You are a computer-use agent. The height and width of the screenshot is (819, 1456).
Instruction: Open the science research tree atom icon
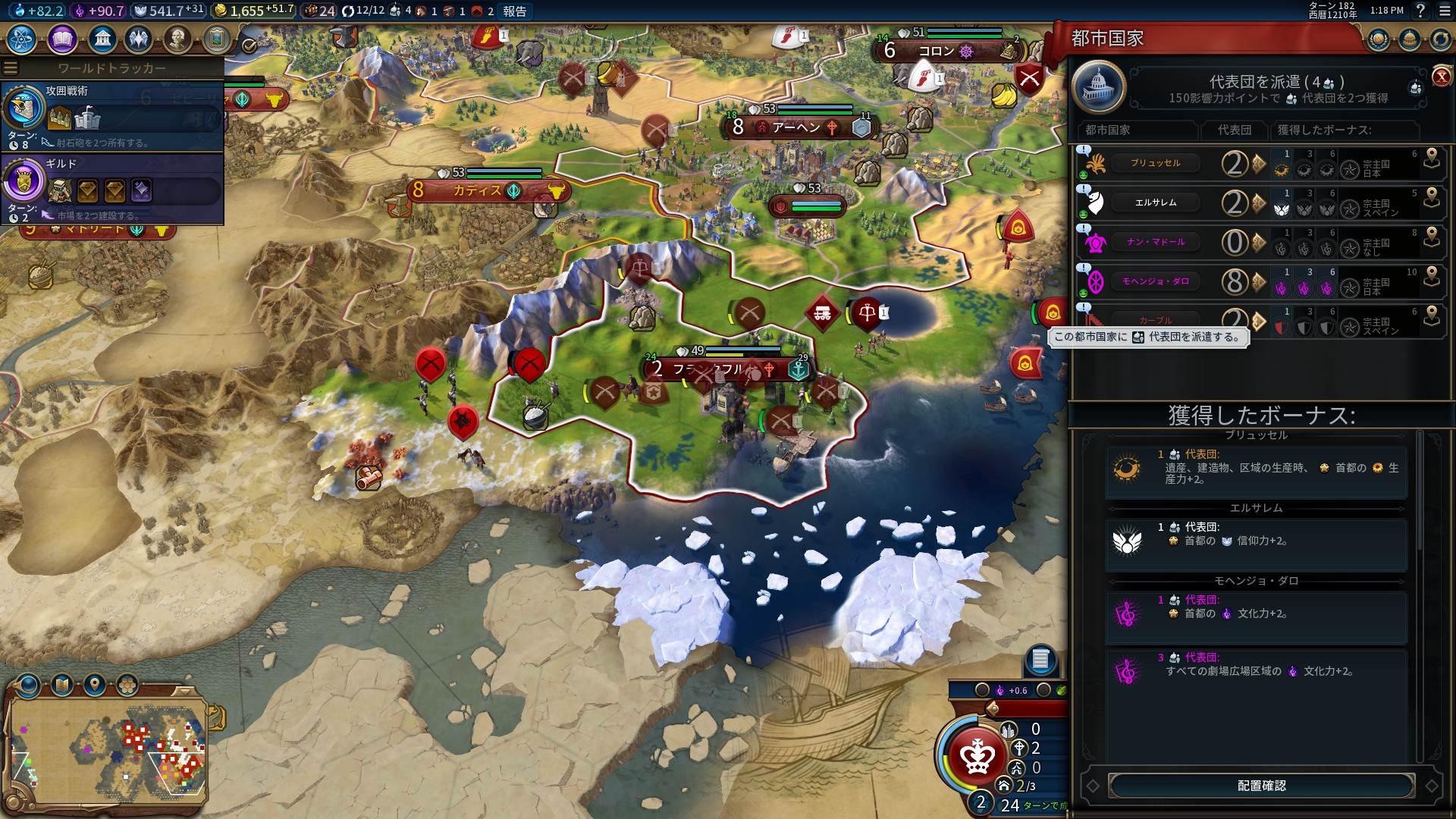click(x=22, y=39)
